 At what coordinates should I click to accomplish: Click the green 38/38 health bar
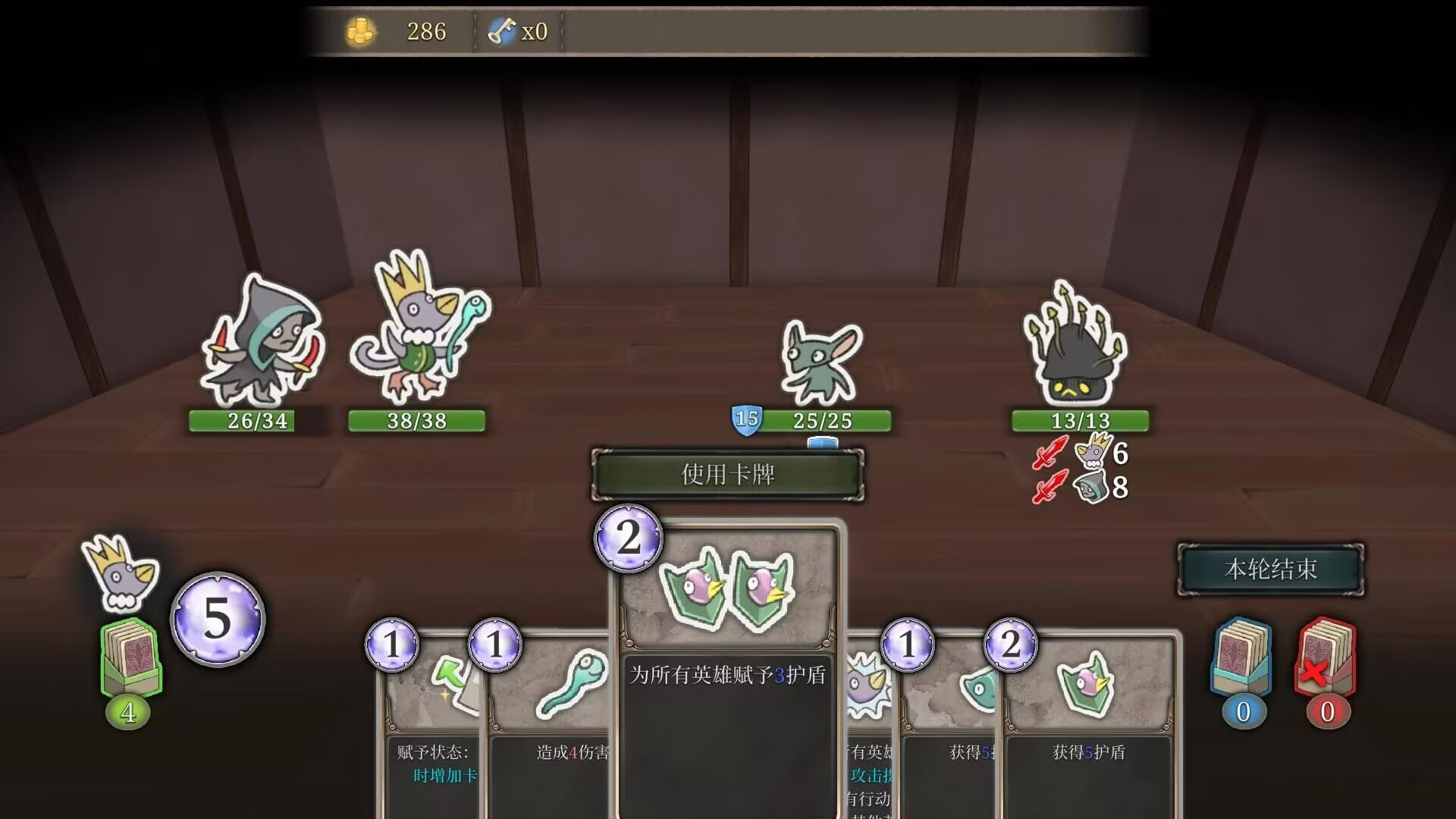coord(416,421)
